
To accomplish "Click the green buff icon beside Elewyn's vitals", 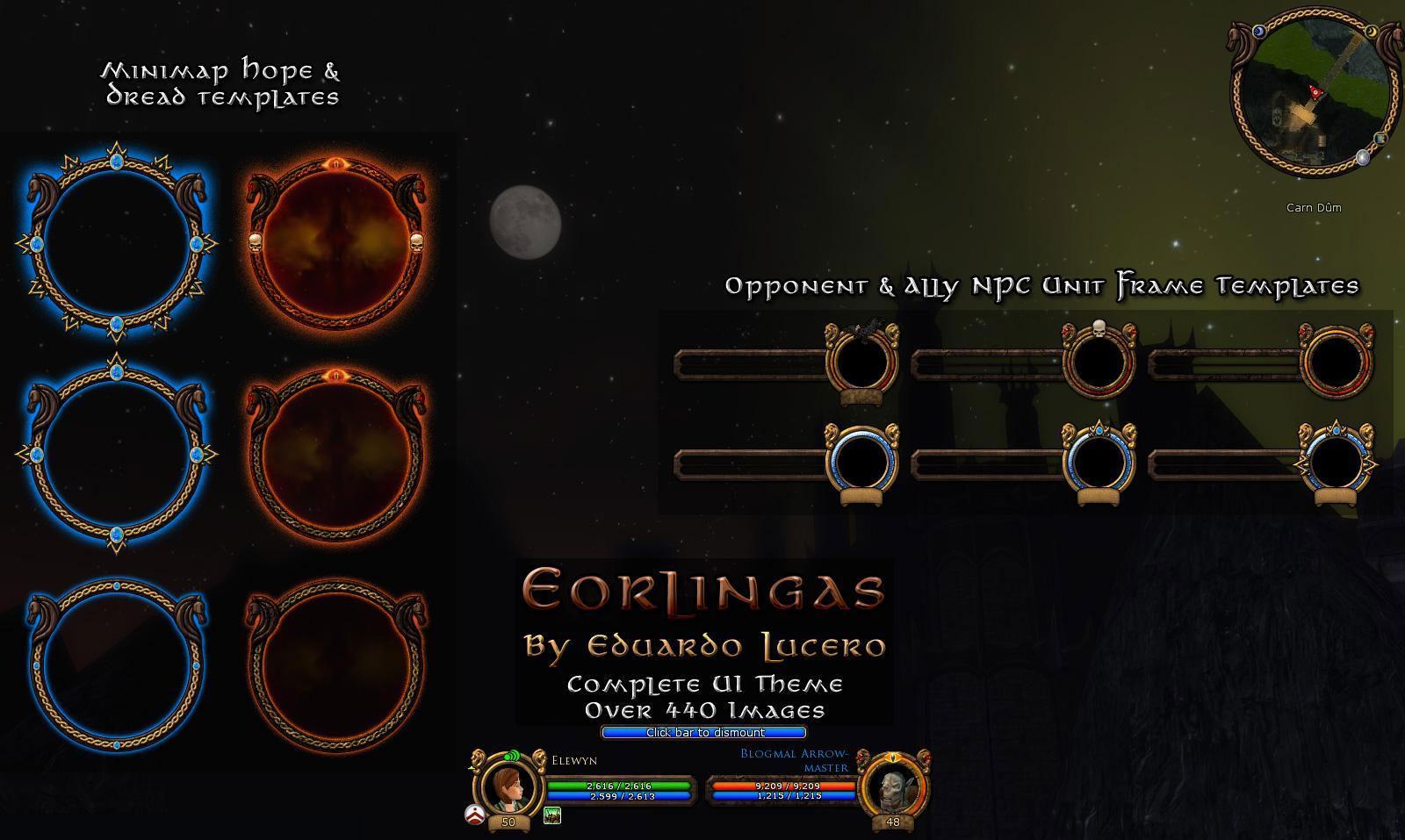I will coord(551,816).
